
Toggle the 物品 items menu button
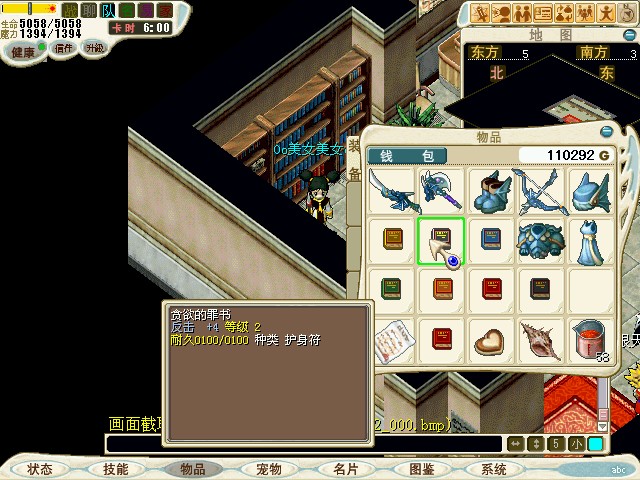coord(192,468)
